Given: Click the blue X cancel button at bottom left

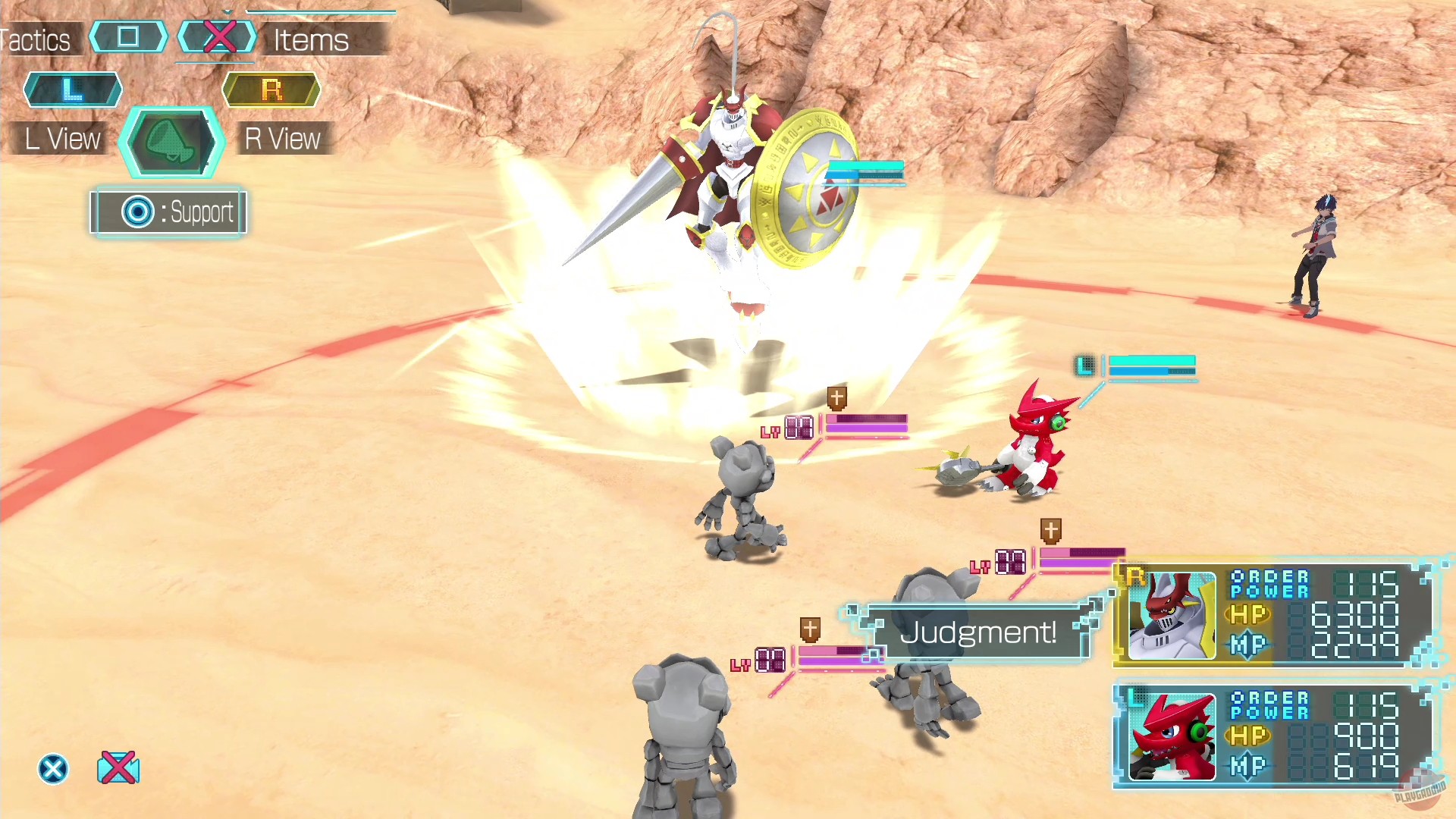Looking at the screenshot, I should tap(52, 768).
